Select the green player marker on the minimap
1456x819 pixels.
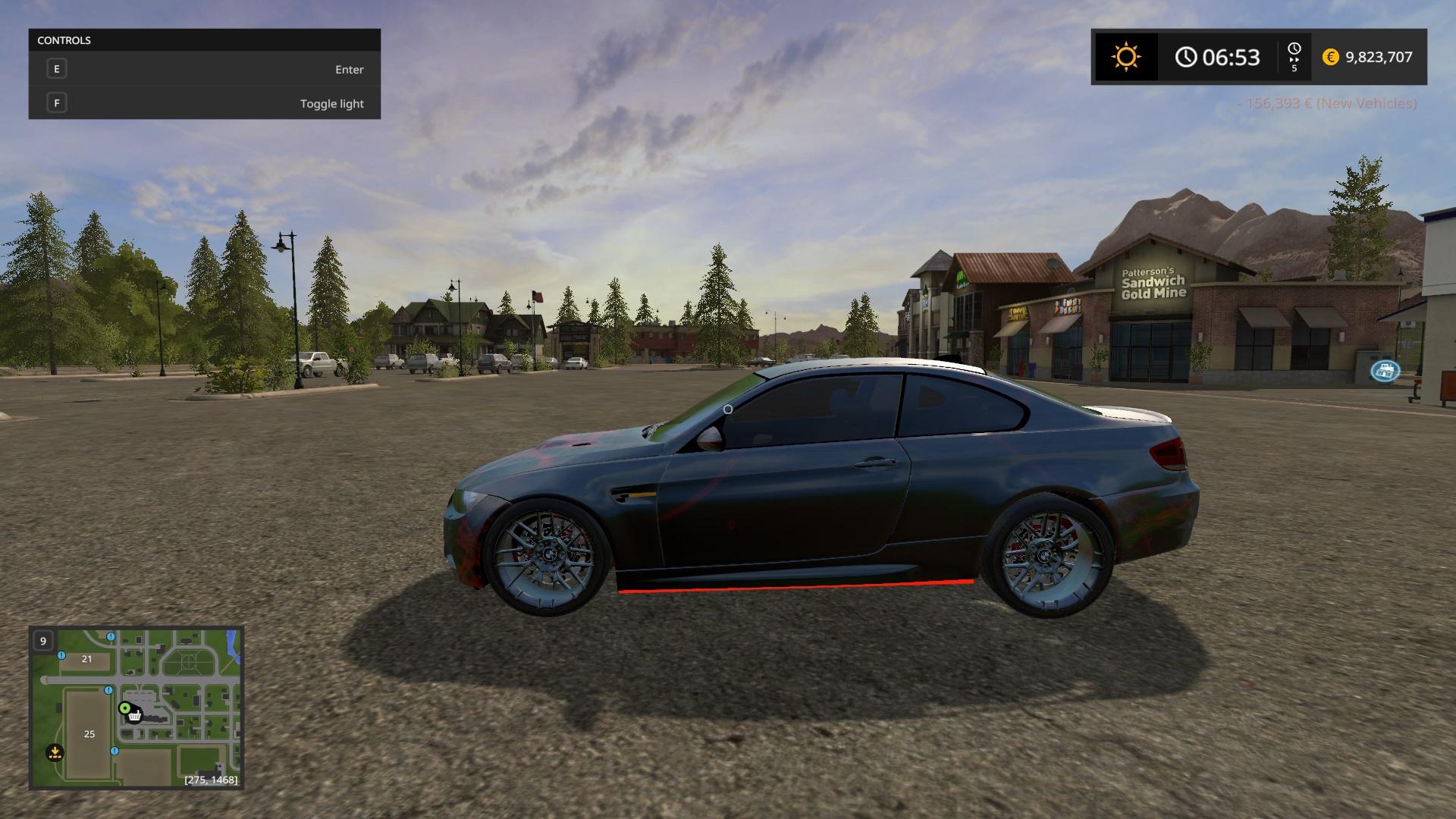click(124, 708)
